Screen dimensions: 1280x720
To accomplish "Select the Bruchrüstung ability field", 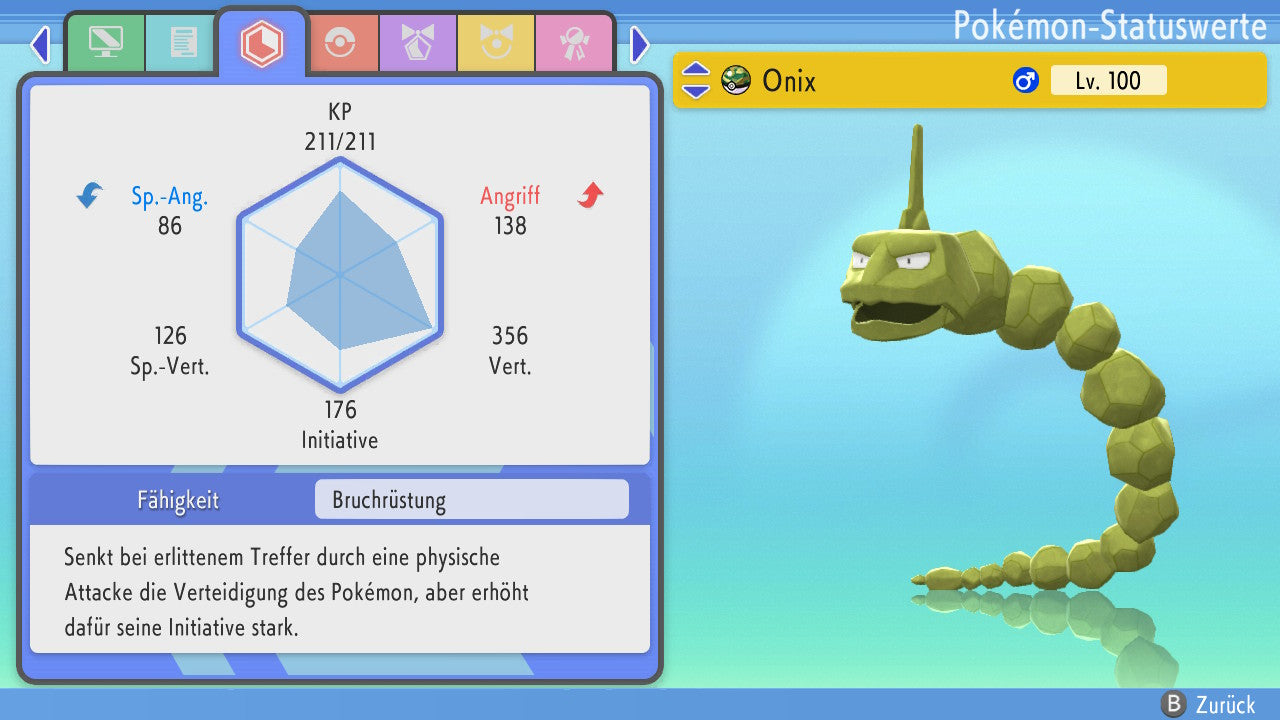I will (x=471, y=499).
